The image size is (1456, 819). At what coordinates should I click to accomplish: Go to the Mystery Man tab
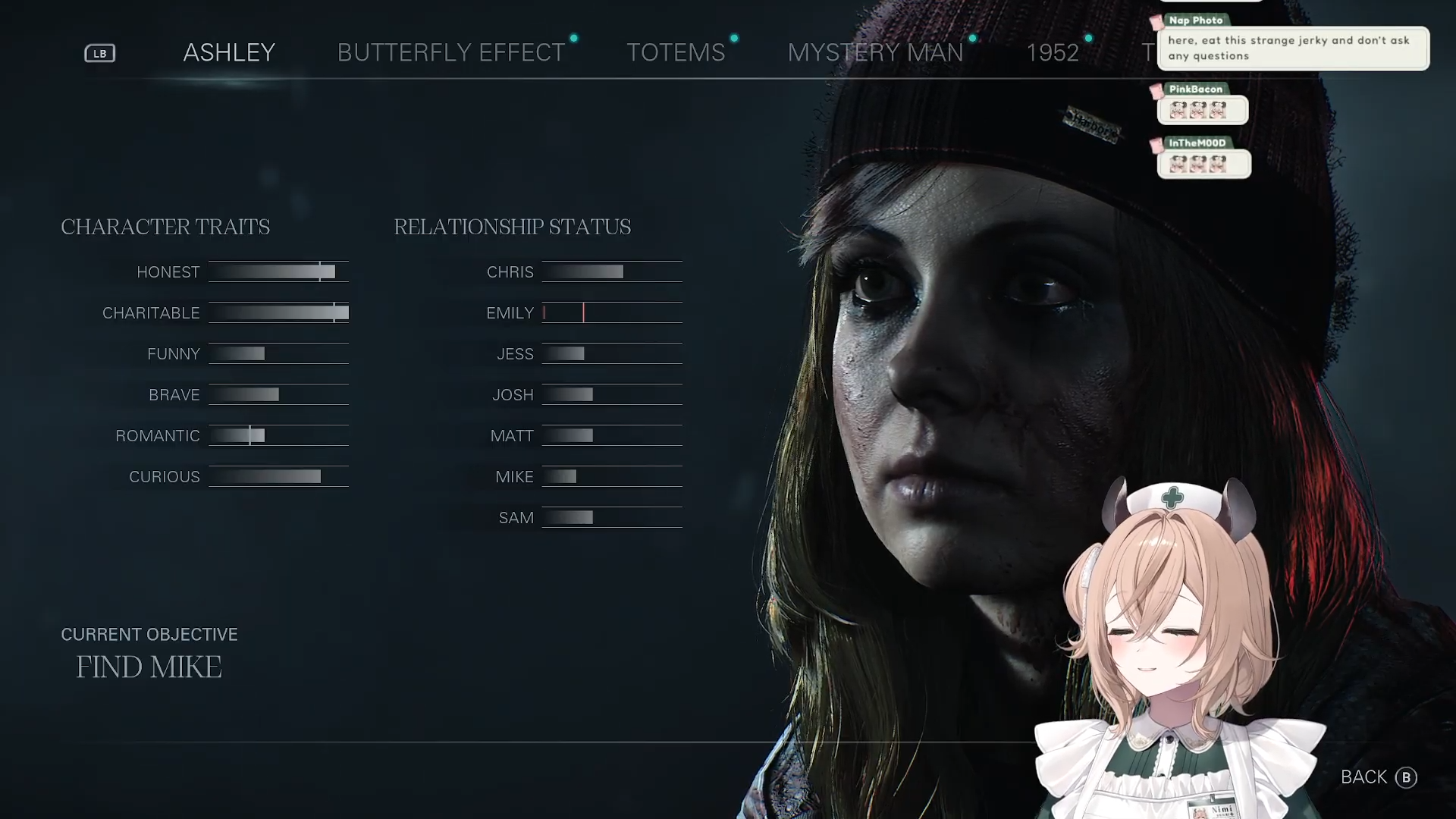(x=875, y=52)
